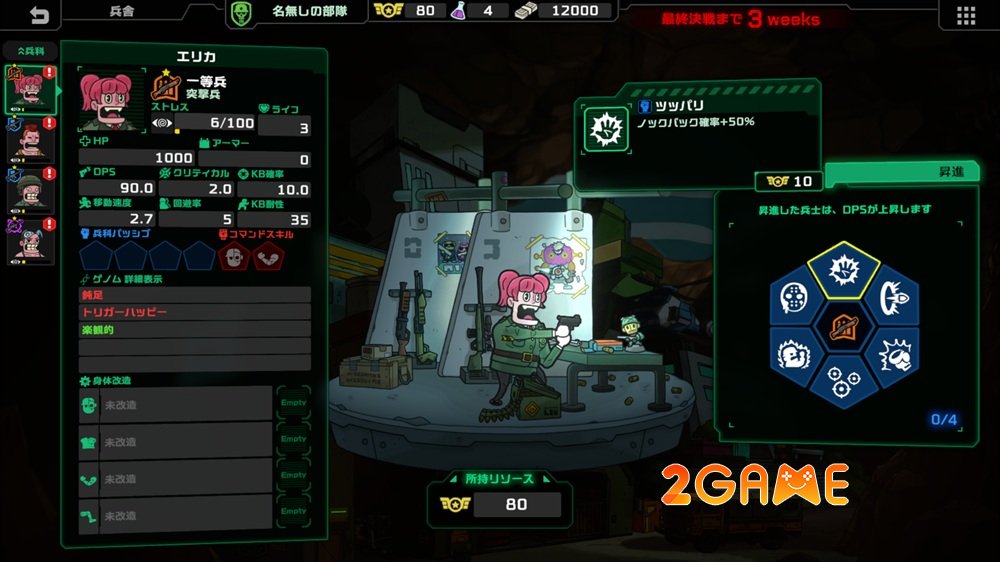Click the squad skull emblem in top bar

point(240,13)
